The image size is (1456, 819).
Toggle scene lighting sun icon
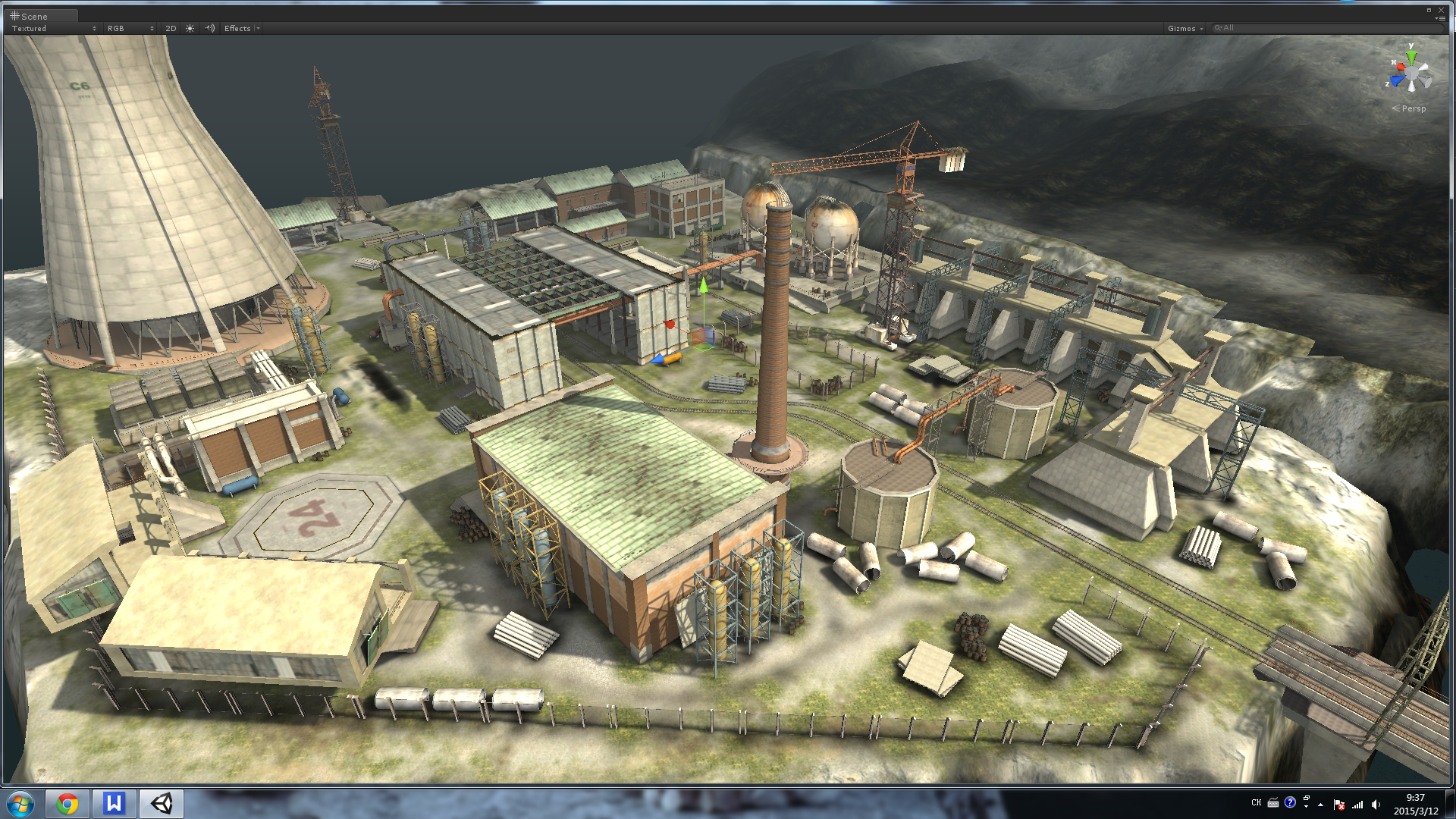190,28
